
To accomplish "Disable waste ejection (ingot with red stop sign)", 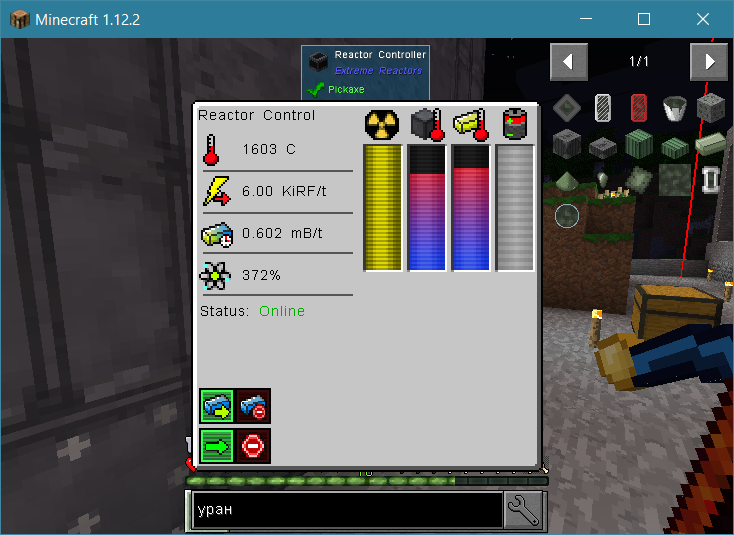I will pos(253,407).
